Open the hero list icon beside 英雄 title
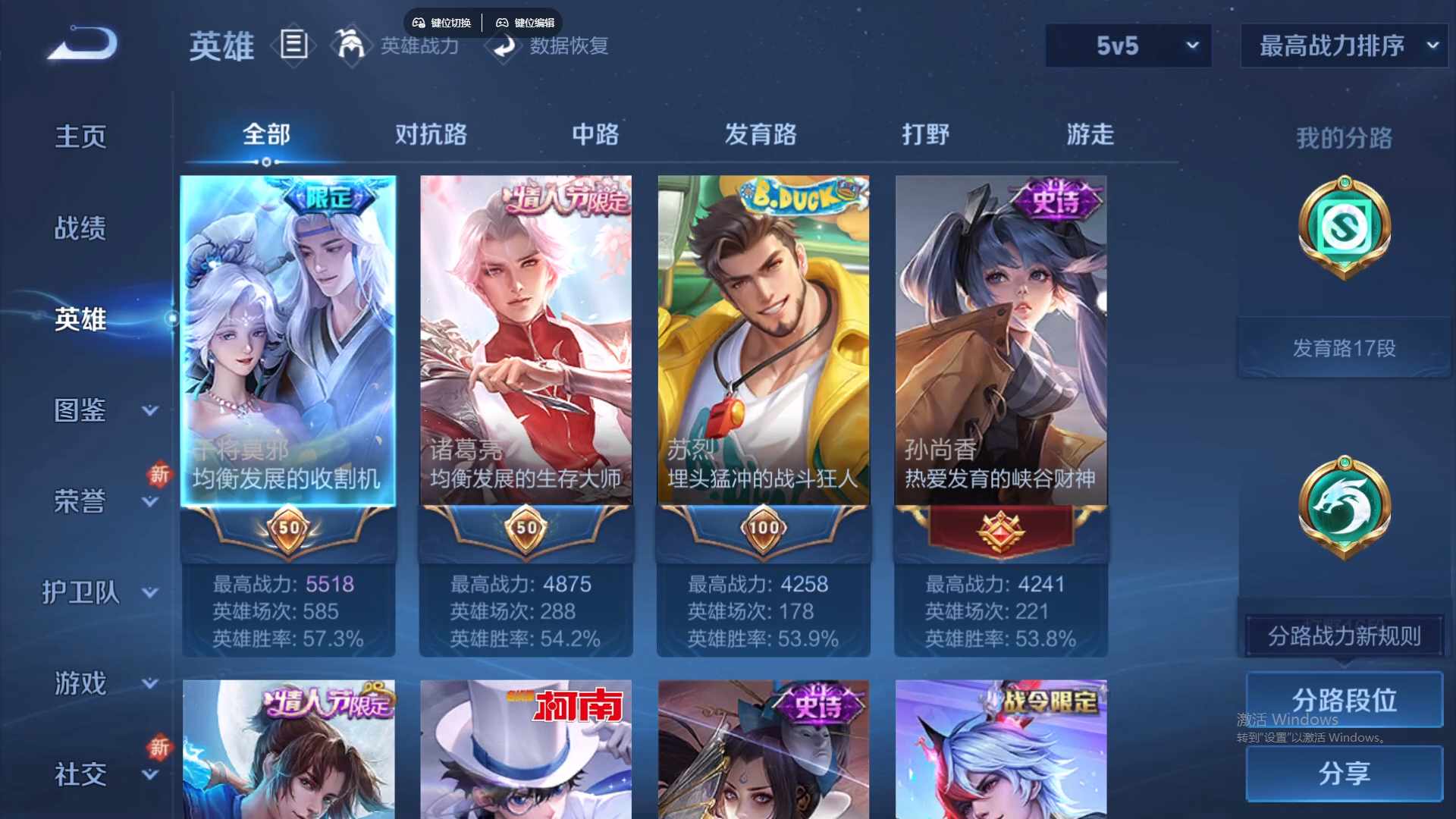 [294, 45]
